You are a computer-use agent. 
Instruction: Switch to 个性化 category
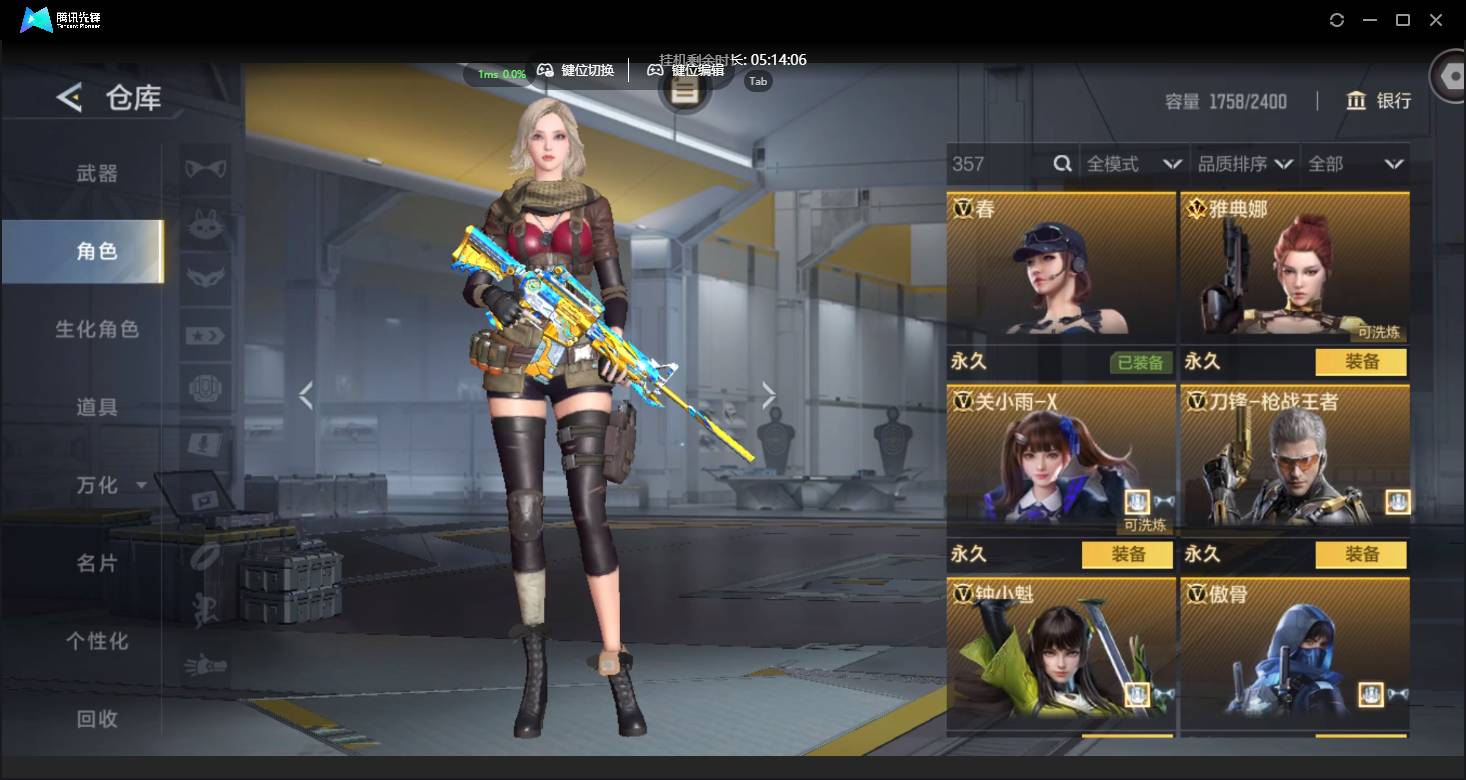97,641
